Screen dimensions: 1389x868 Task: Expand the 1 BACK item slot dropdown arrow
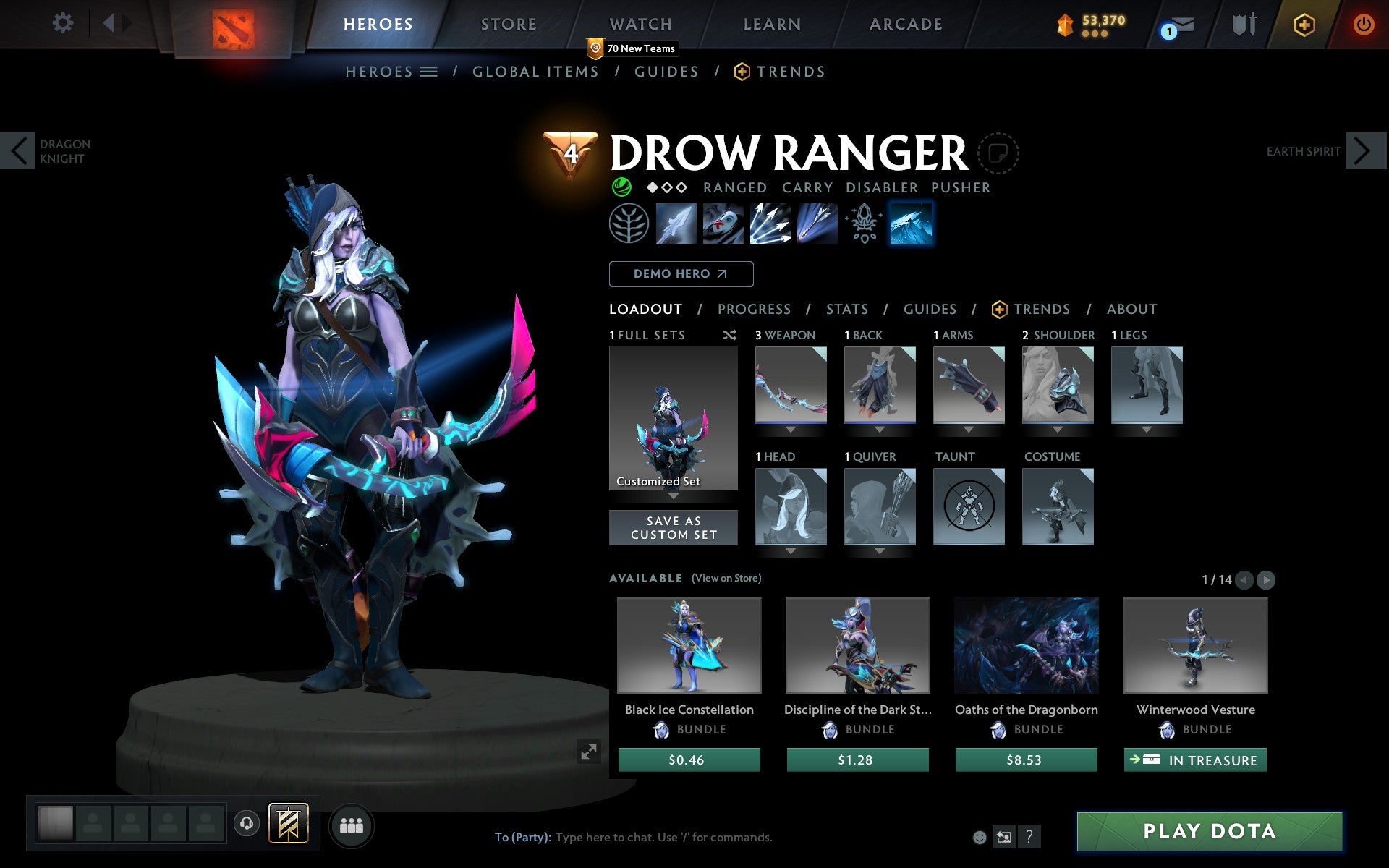[x=880, y=428]
